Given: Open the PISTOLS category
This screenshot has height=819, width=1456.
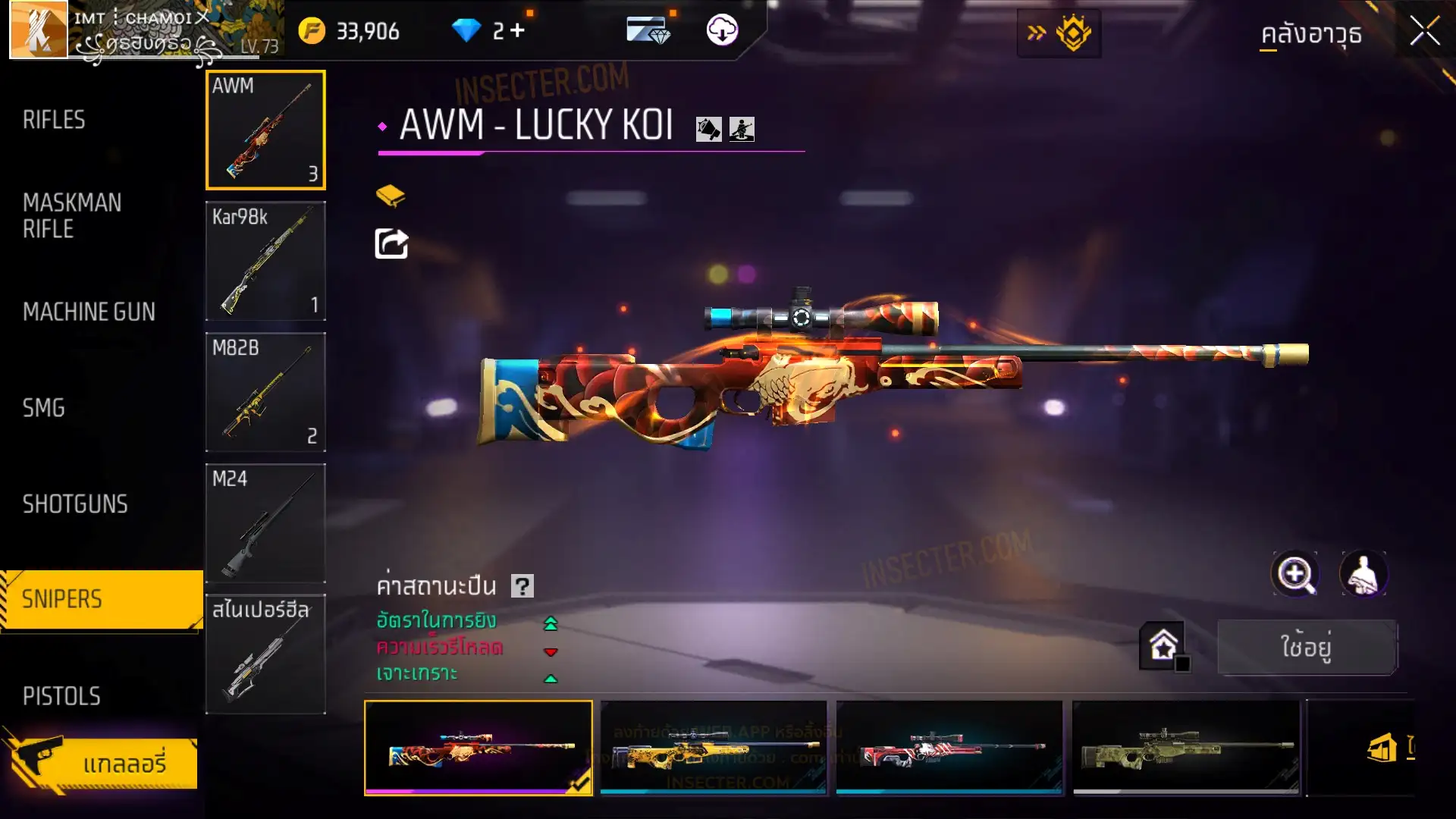Looking at the screenshot, I should pos(61,696).
